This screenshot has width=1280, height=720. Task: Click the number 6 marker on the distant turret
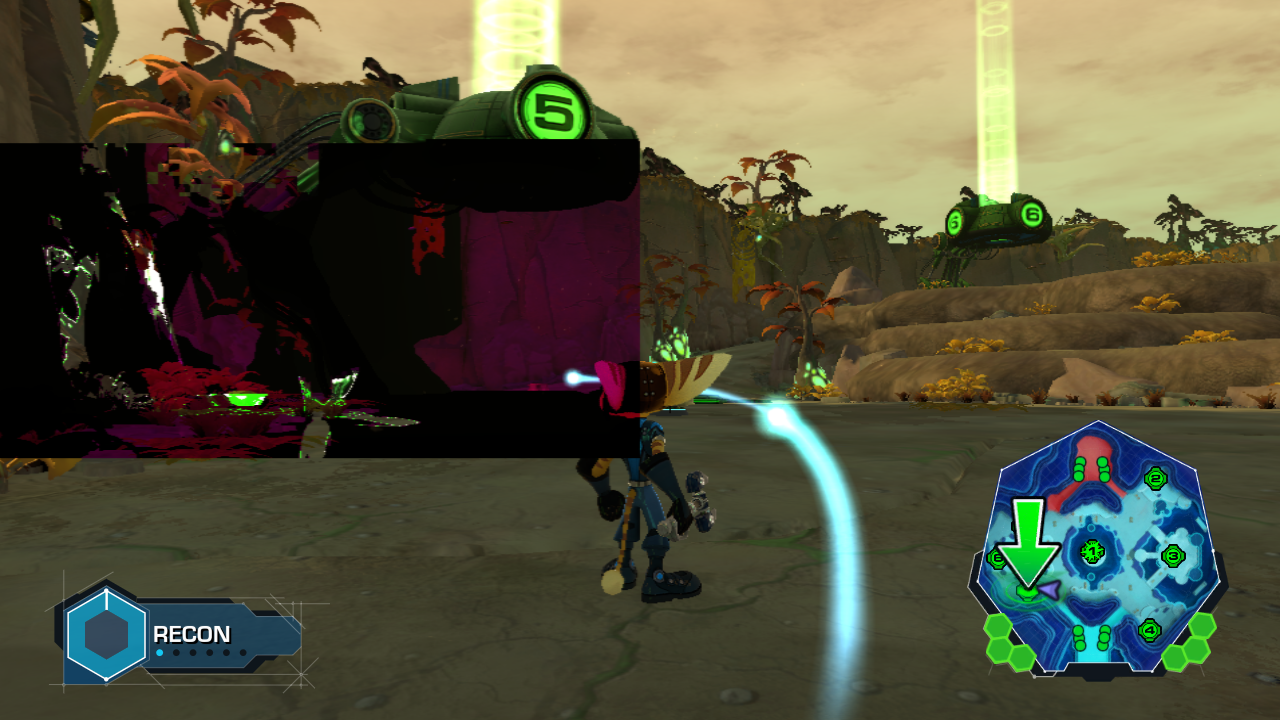1030,213
